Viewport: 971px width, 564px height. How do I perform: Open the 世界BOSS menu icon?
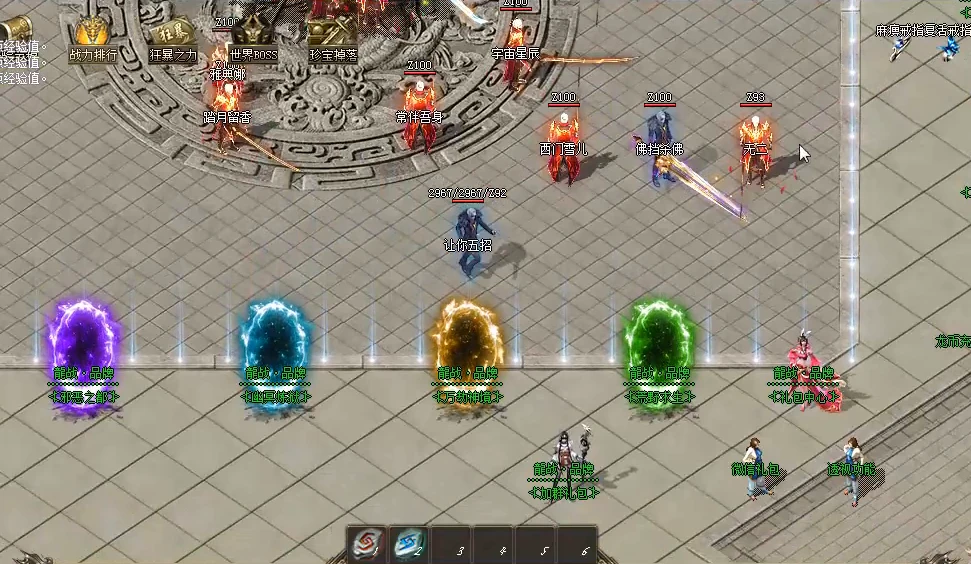click(252, 38)
